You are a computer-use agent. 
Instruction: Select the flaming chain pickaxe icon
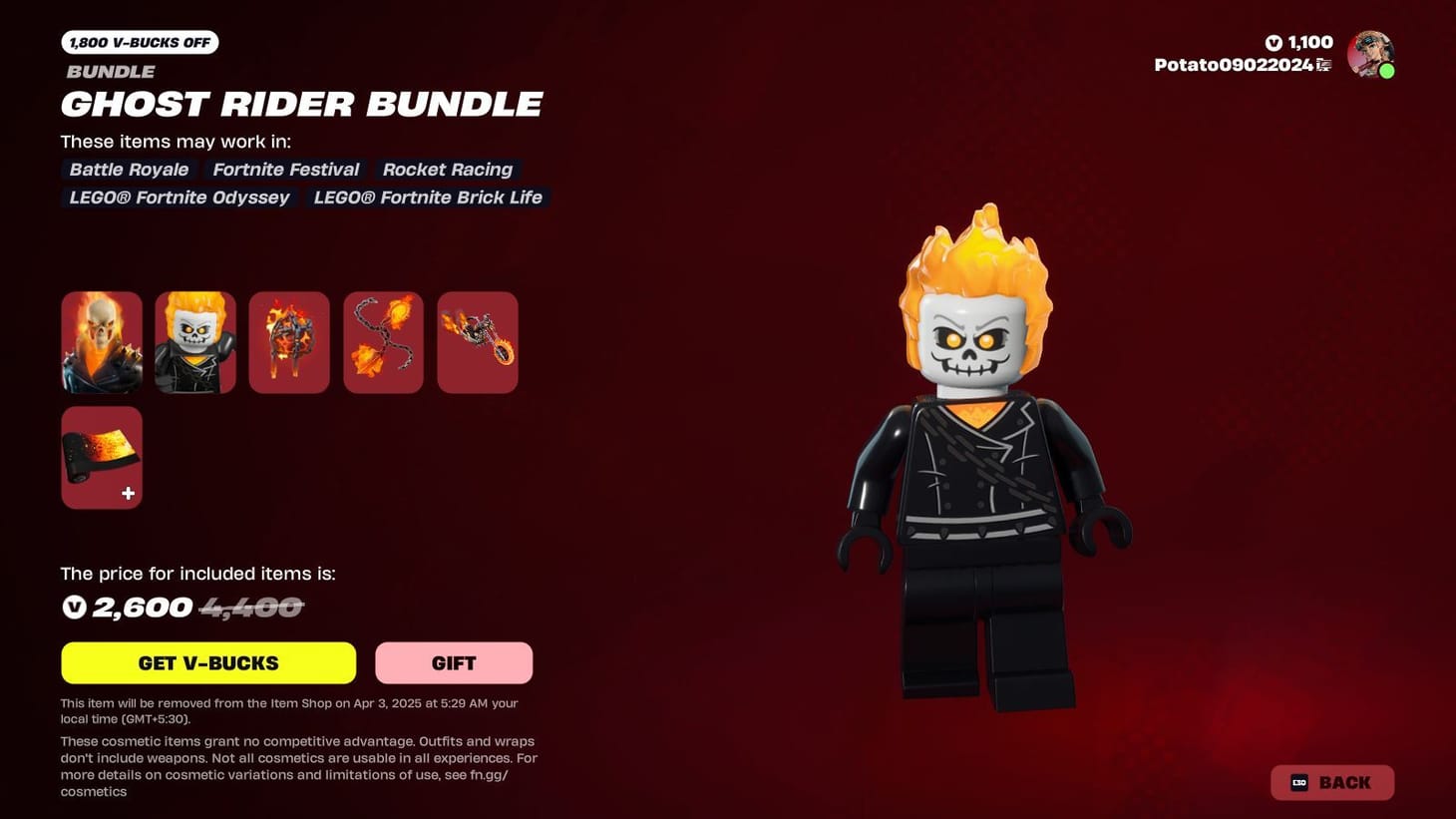click(383, 341)
